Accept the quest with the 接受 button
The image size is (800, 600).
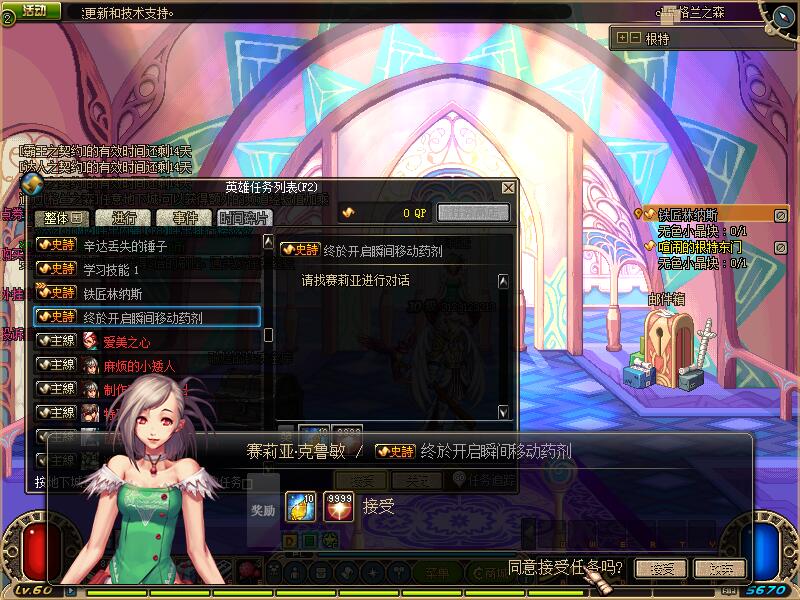[x=661, y=569]
